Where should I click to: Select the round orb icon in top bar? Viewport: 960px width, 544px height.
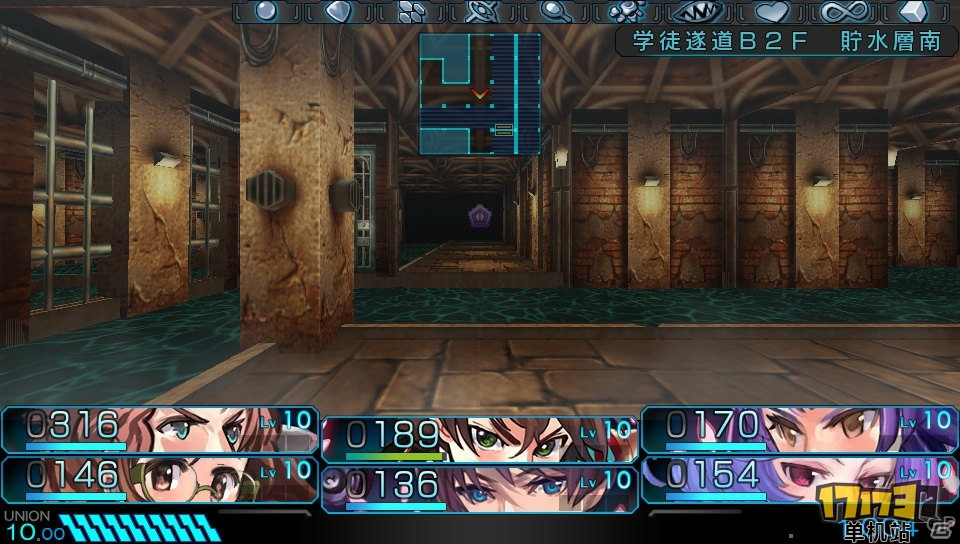tap(266, 12)
